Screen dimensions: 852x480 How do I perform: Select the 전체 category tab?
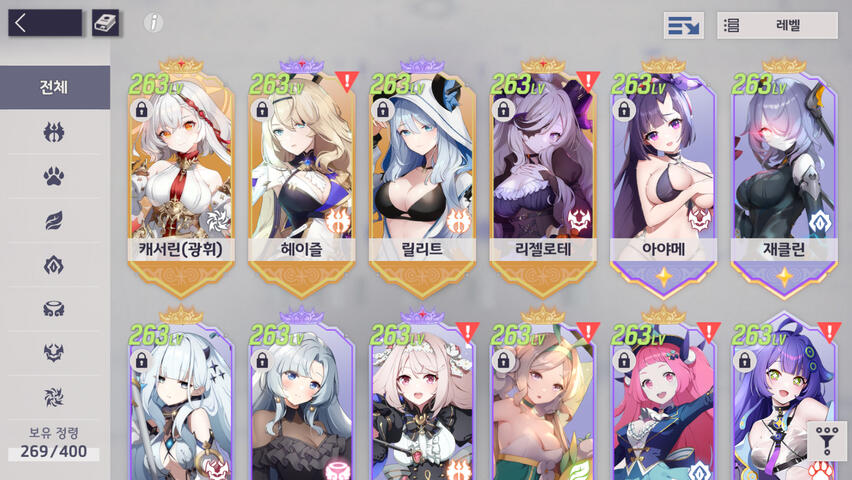(54, 87)
